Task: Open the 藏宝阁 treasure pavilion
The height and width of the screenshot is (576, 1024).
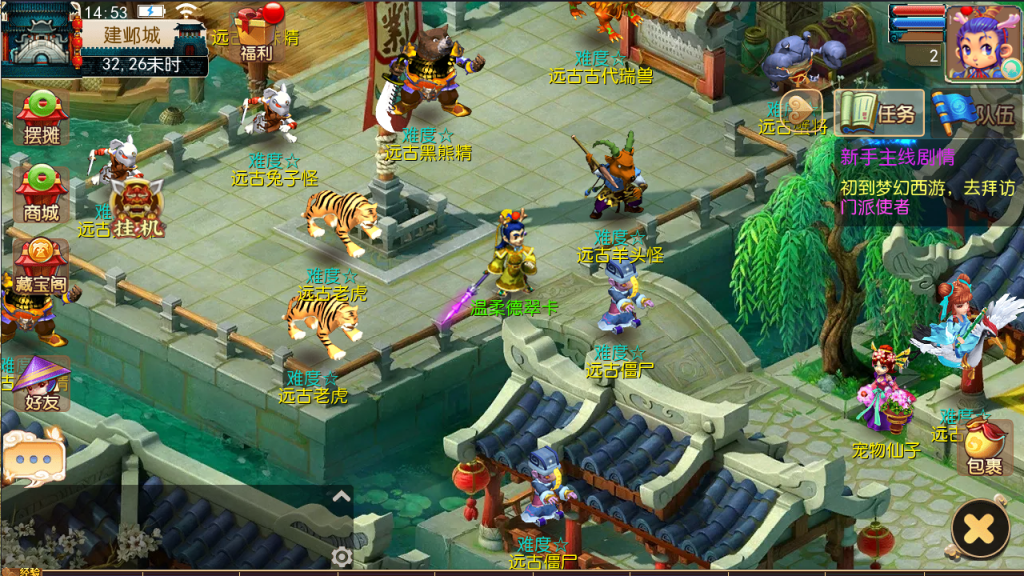Action: coord(40,265)
